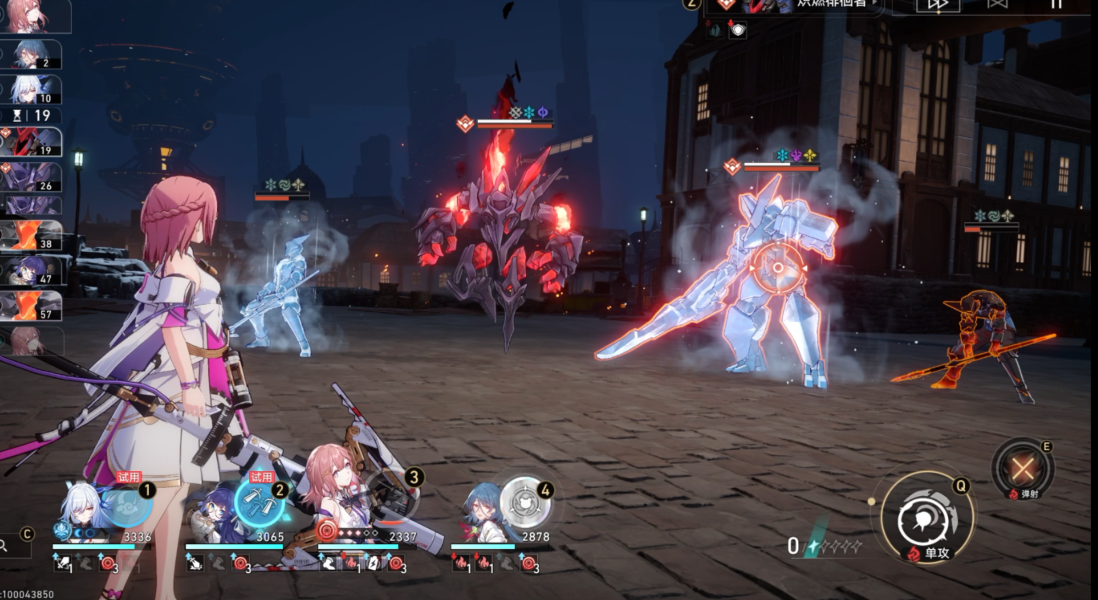The image size is (1098, 600).
Task: Activate ultimate number 1 of white-haired character
Action: tap(128, 503)
